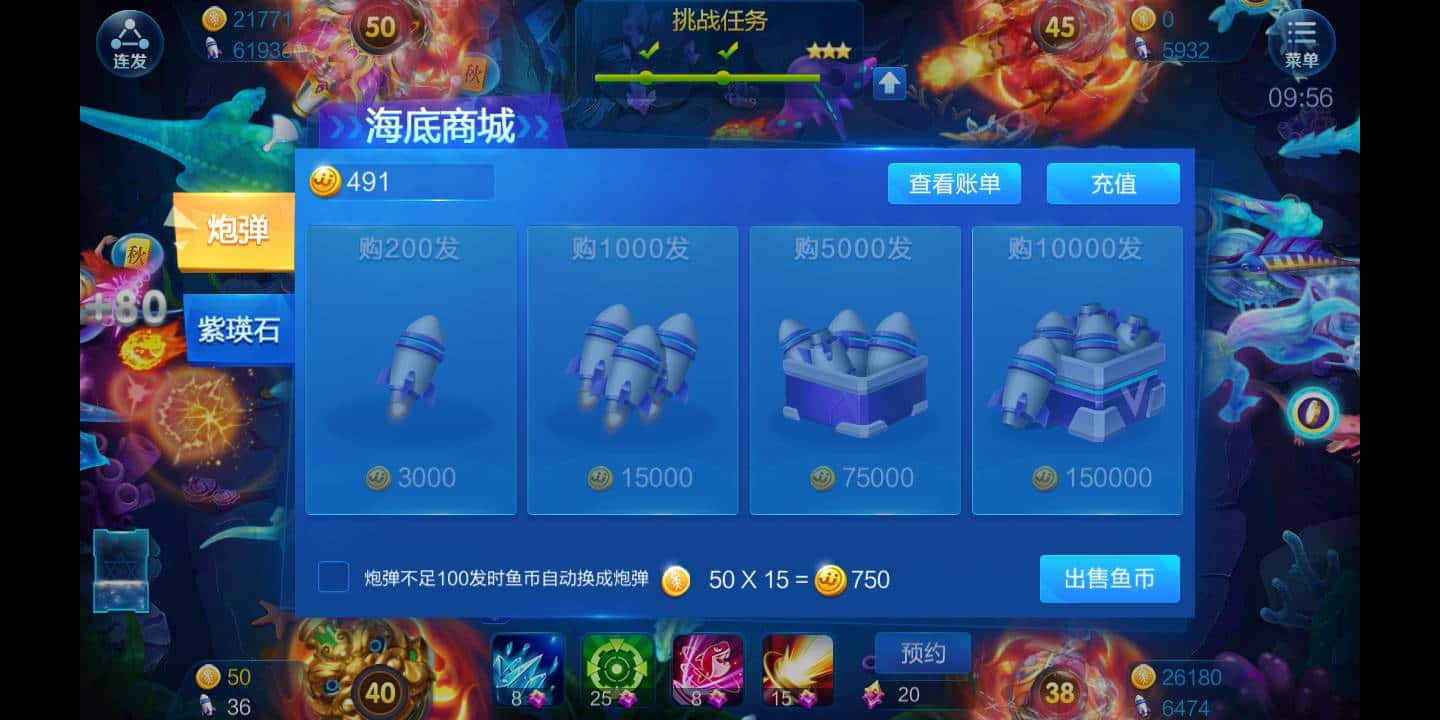The image size is (1440, 720).
Task: Click the fish coin icon beside the 491 balance
Action: (323, 181)
